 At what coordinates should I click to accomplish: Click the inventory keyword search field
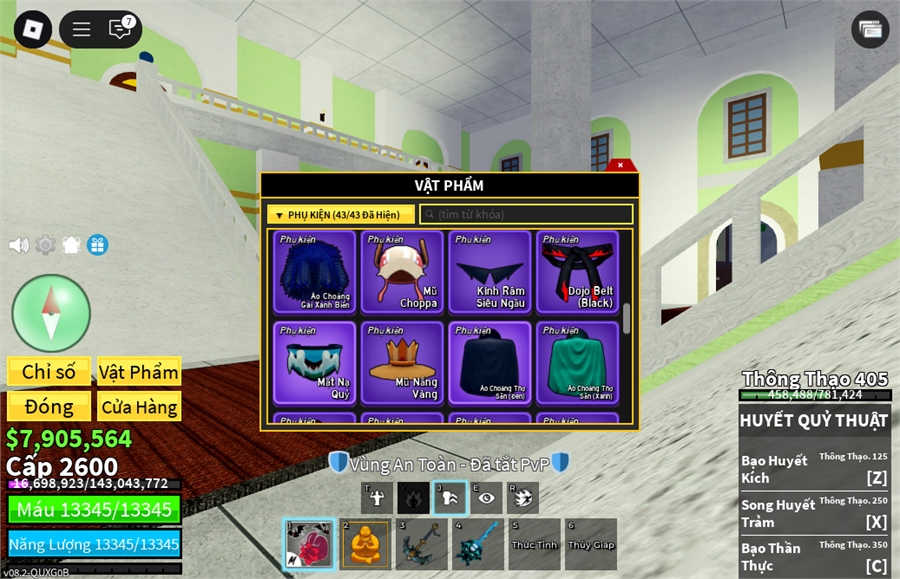coord(527,215)
